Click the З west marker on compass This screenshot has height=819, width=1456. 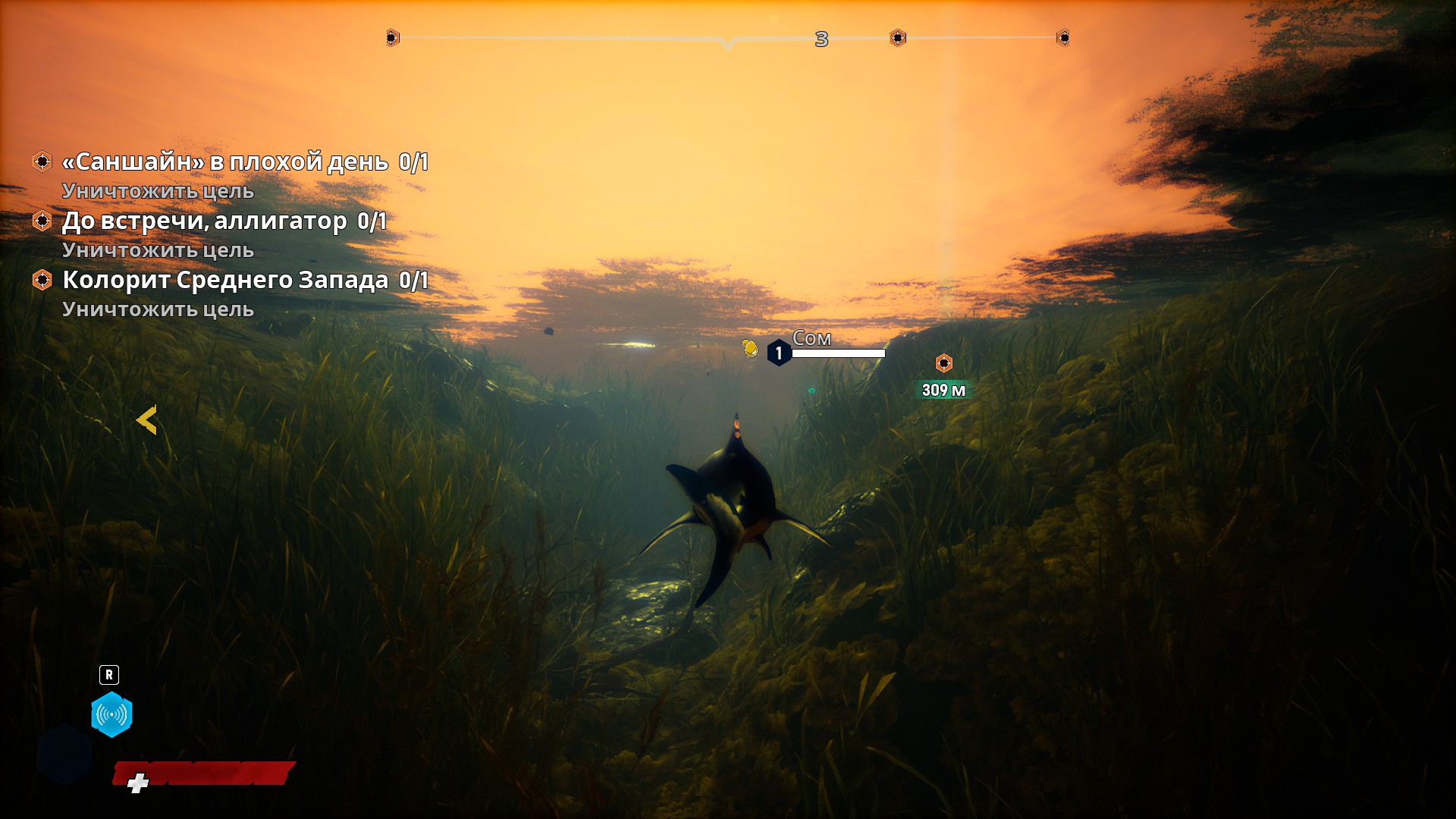pos(821,39)
